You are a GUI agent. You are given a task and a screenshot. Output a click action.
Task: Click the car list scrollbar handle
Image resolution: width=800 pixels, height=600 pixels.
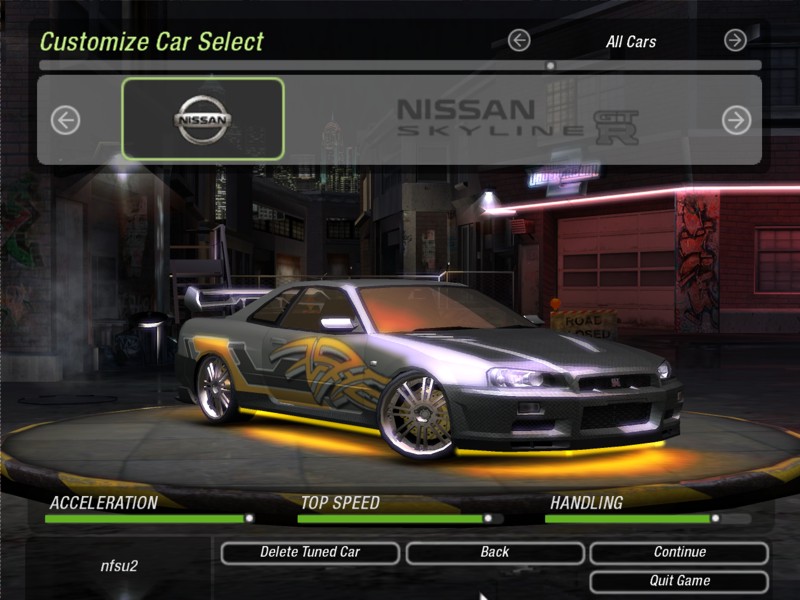[550, 66]
